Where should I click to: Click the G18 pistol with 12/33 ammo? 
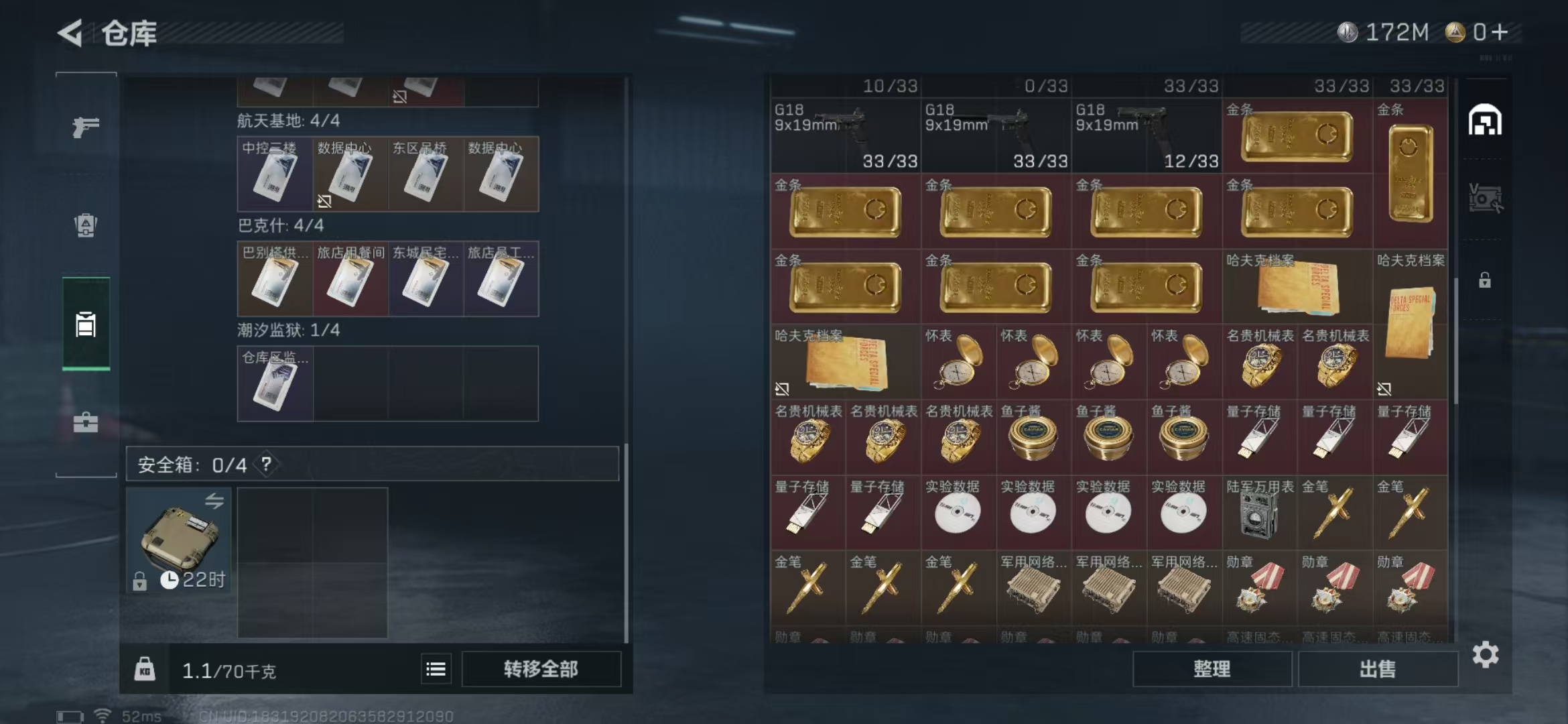1147,135
